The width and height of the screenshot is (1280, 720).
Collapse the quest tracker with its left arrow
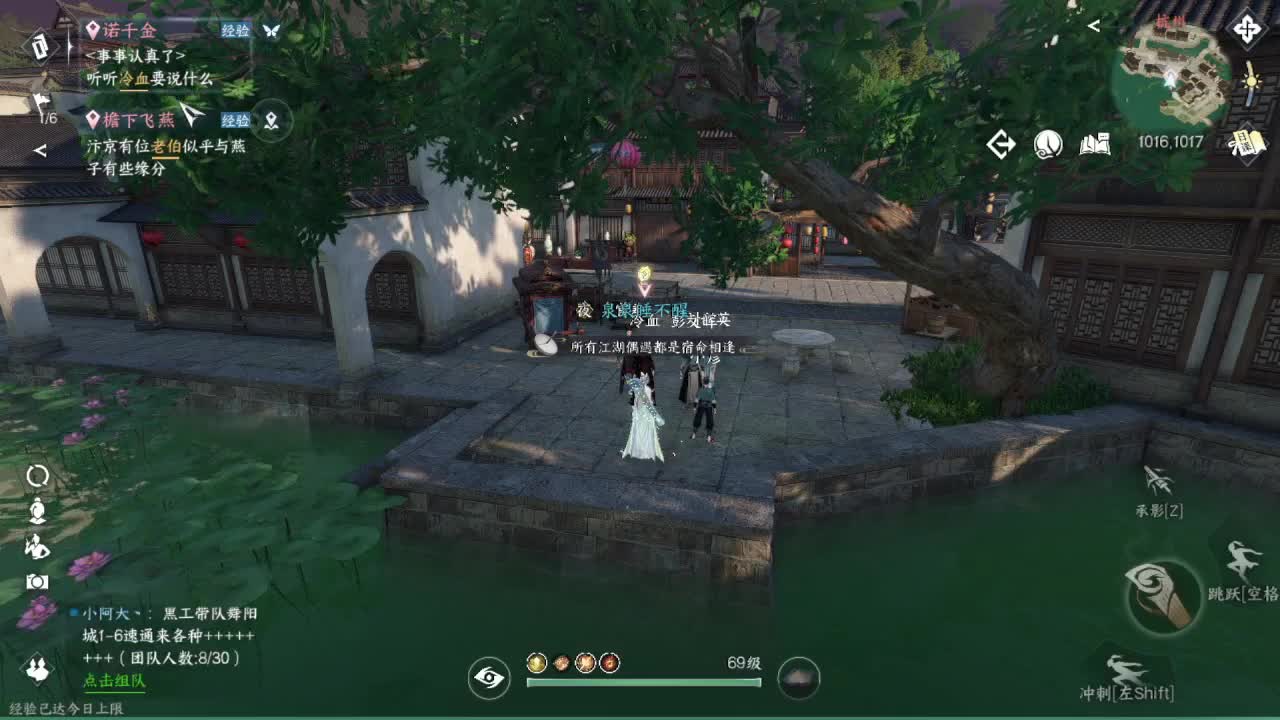pyautogui.click(x=41, y=150)
